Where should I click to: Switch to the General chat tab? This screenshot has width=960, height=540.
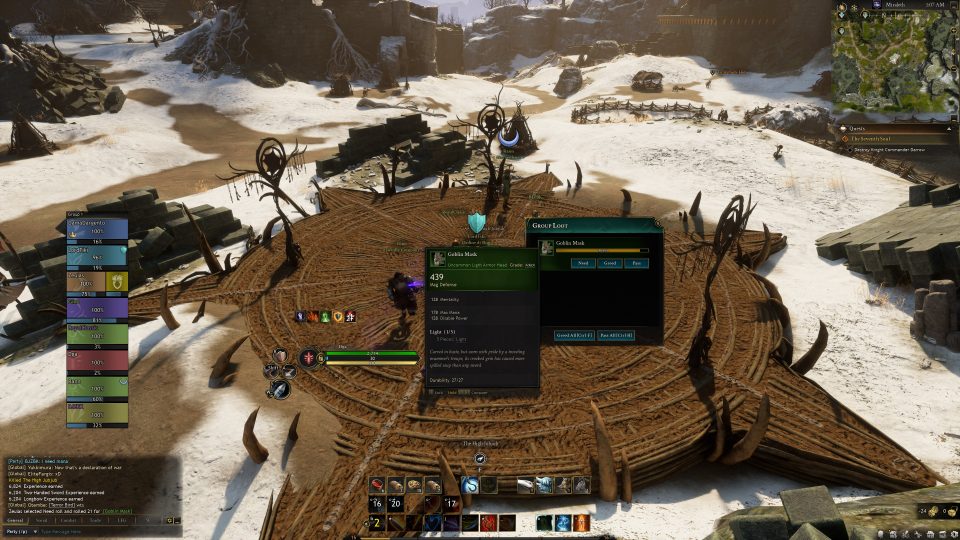(x=16, y=520)
